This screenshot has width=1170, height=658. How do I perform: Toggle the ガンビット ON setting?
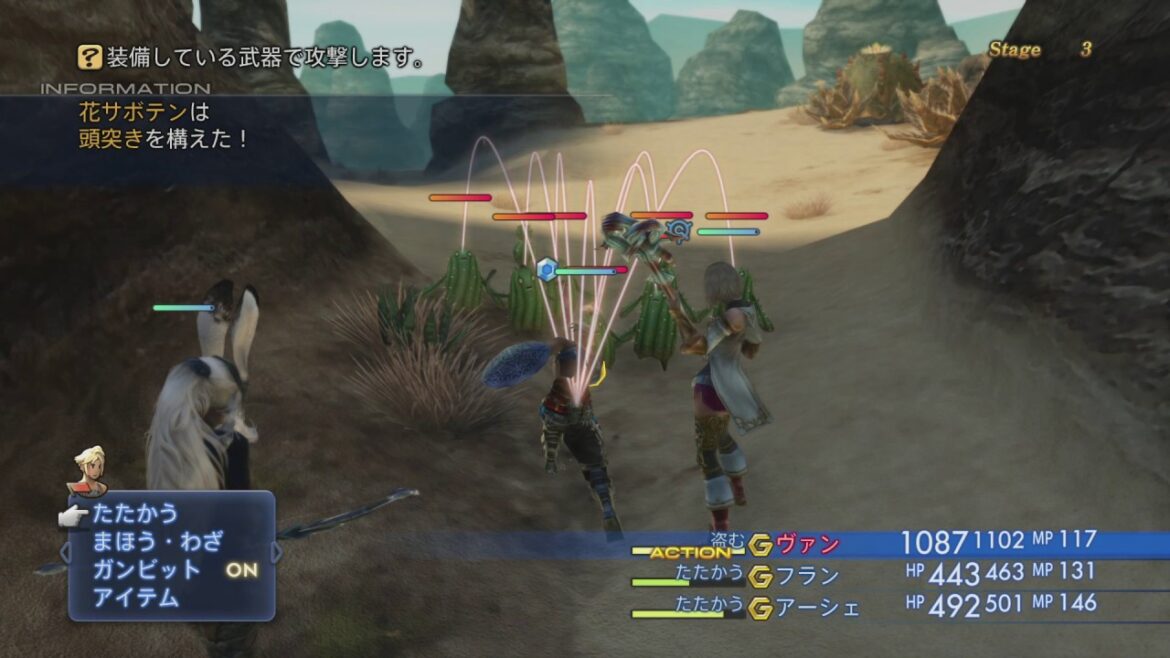[x=174, y=570]
